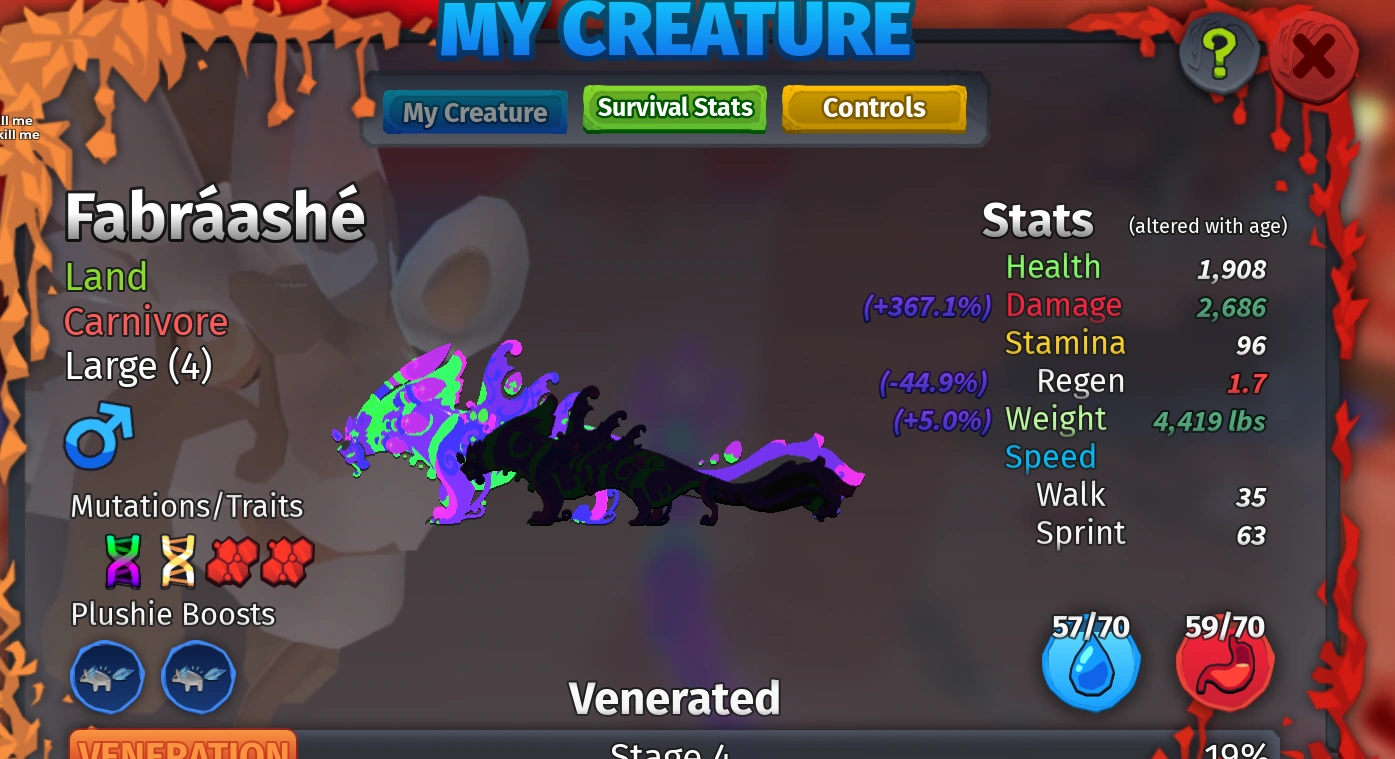Click the first red cell mutation icon
The image size is (1395, 759).
(x=233, y=560)
